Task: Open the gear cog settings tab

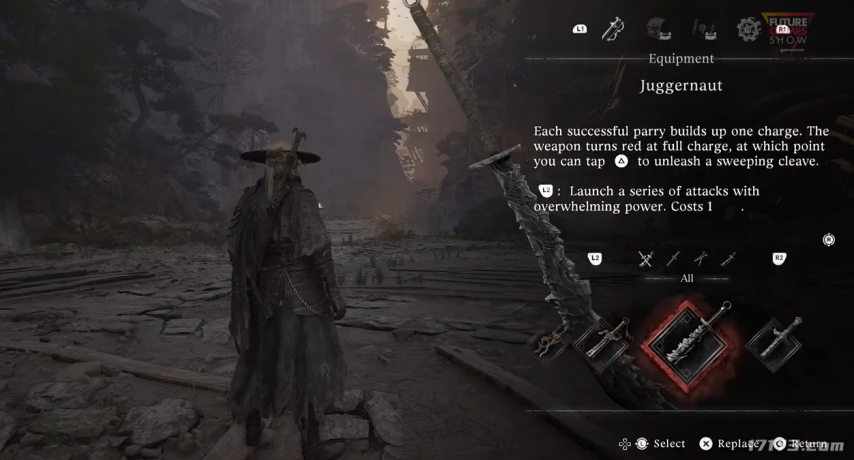Action: 749,30
